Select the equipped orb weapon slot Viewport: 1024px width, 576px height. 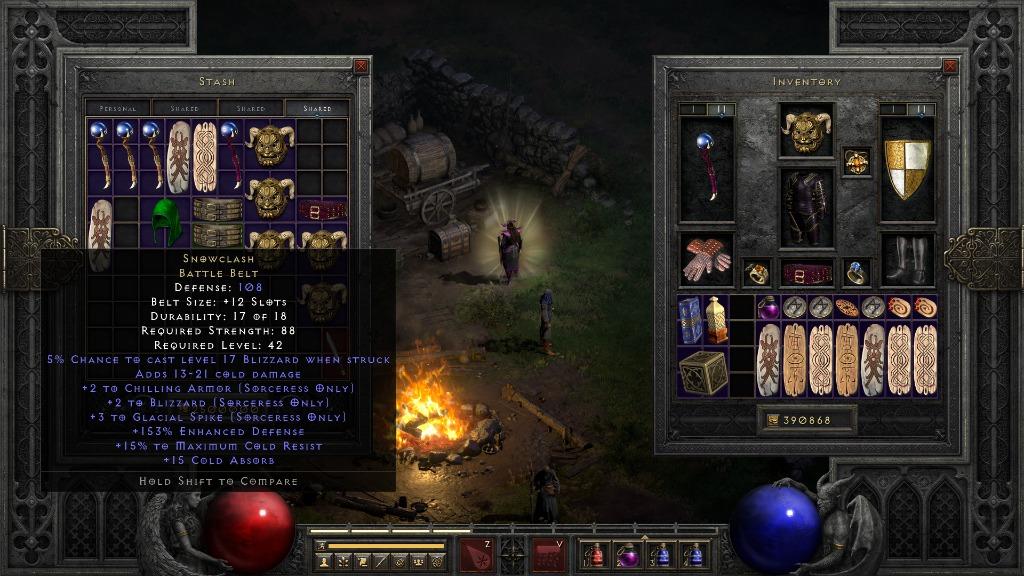click(706, 169)
